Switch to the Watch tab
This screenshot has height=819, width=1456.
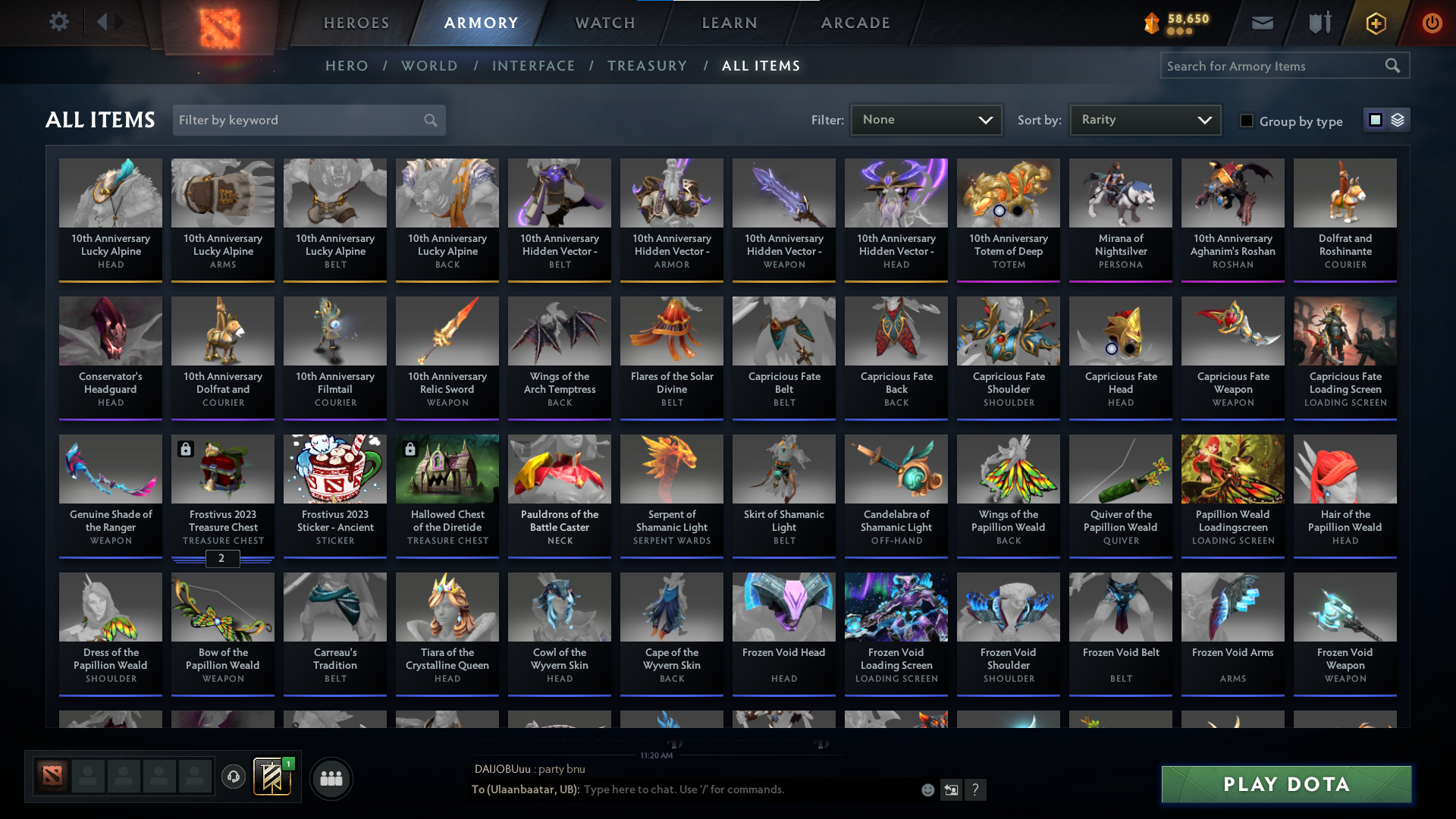point(604,23)
